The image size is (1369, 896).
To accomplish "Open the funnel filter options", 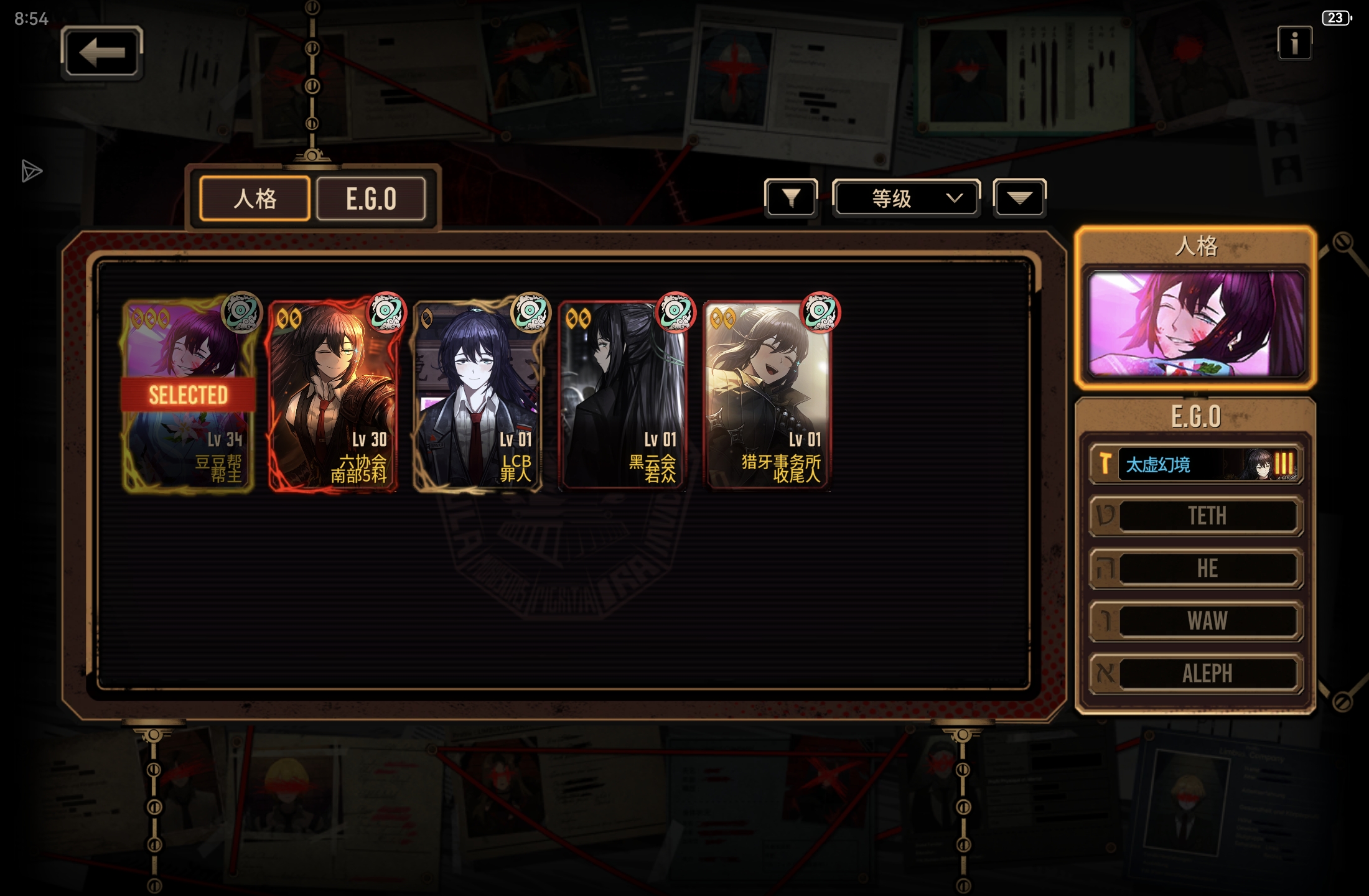I will coord(790,198).
